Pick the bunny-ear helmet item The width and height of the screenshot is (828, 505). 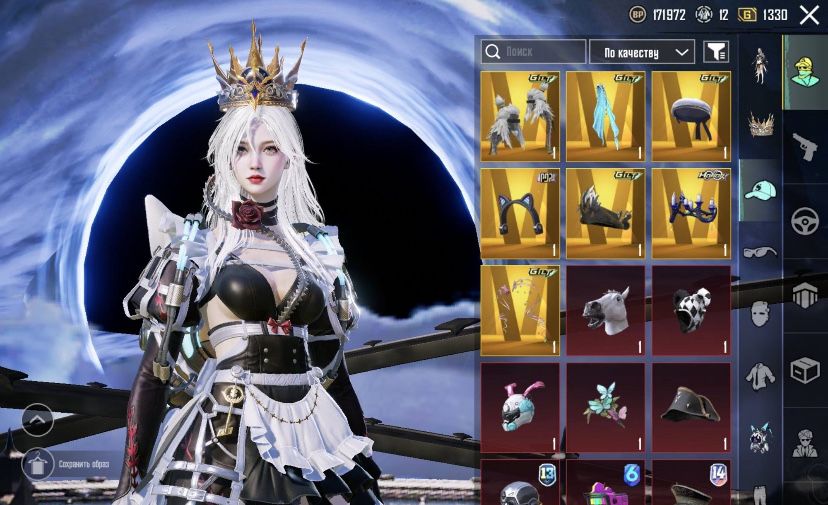(520, 407)
